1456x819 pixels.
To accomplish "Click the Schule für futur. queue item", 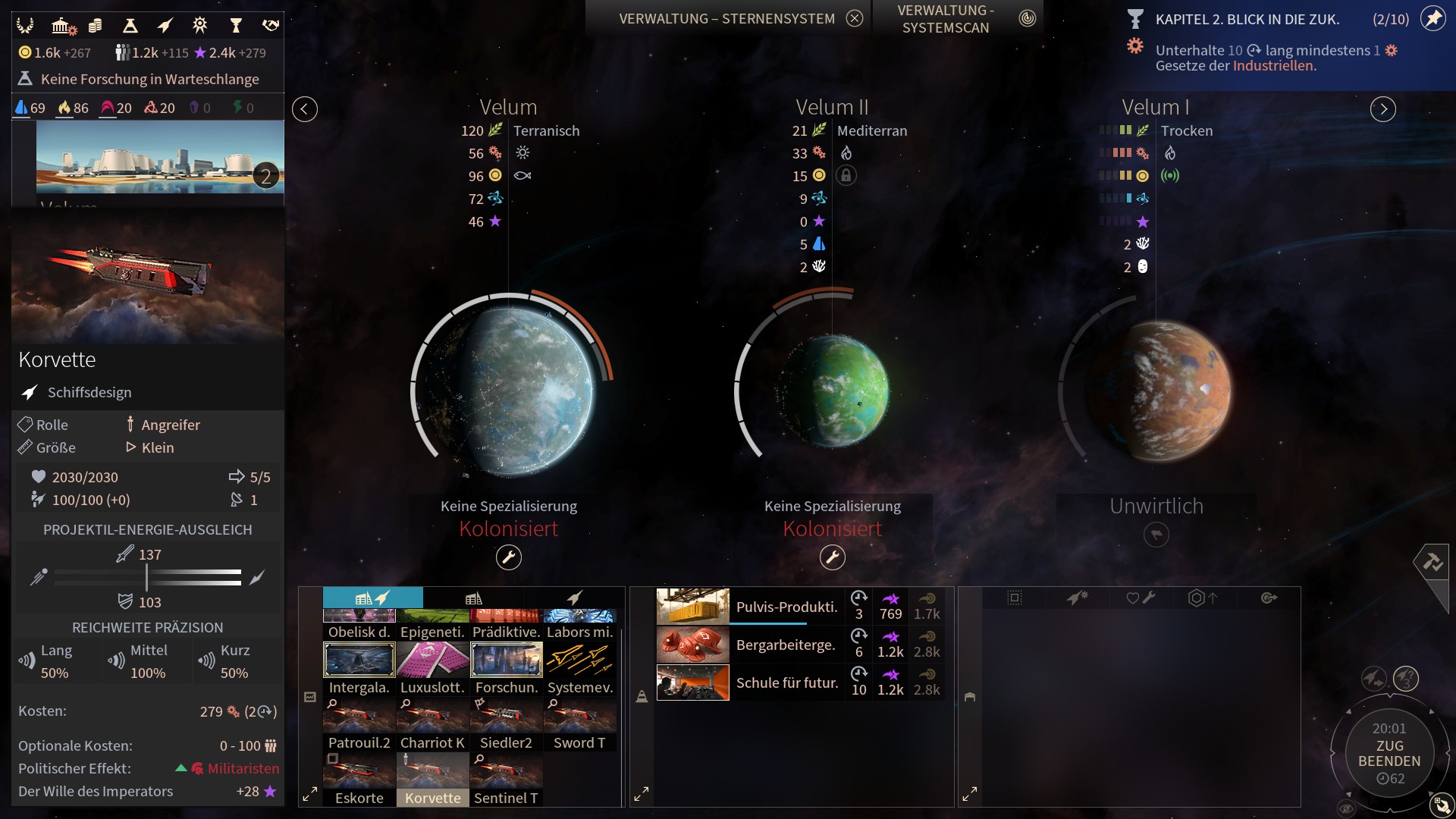I will tap(786, 682).
